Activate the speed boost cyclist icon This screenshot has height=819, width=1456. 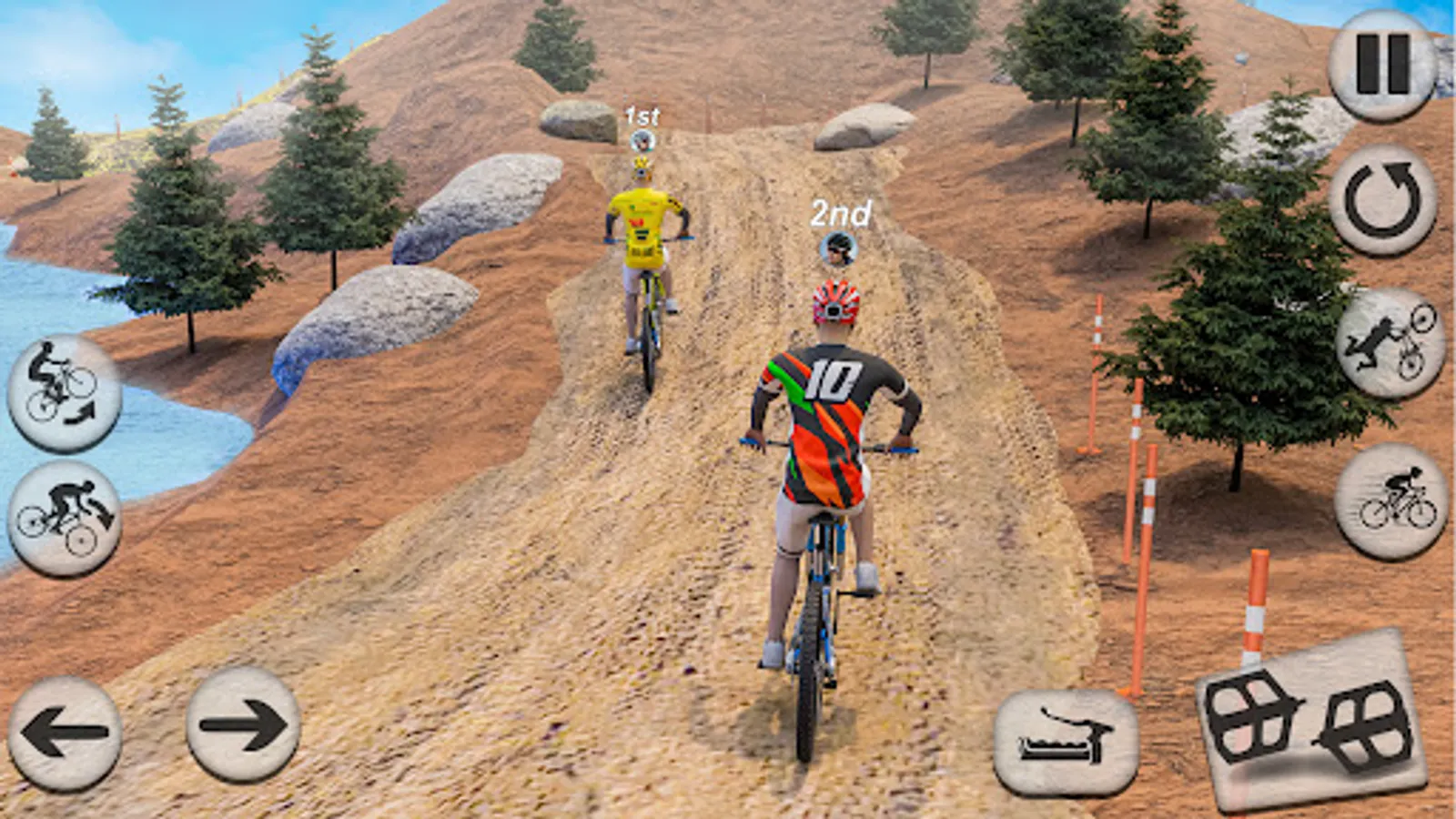click(x=1390, y=501)
